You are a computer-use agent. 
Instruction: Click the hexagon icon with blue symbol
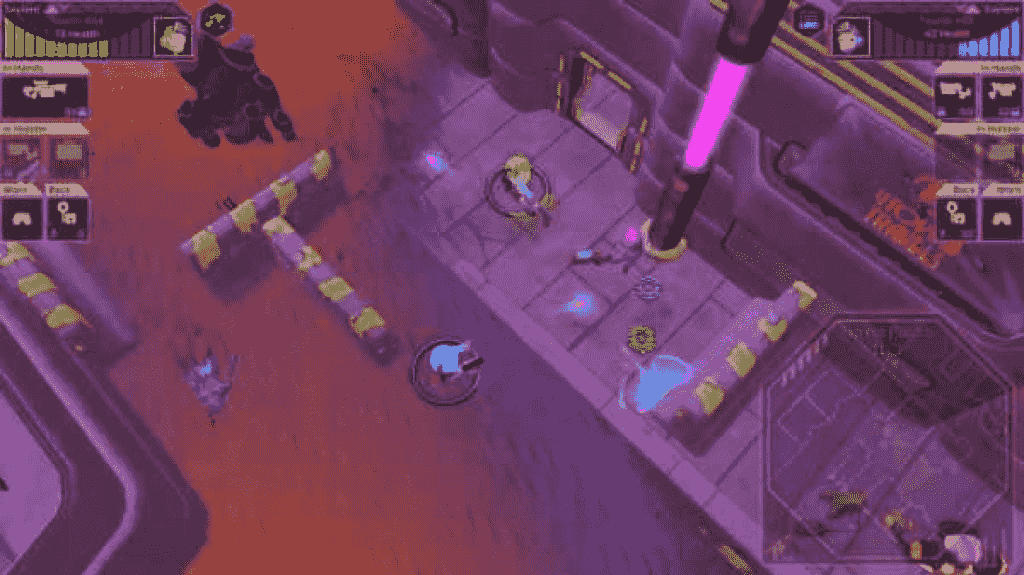click(808, 17)
